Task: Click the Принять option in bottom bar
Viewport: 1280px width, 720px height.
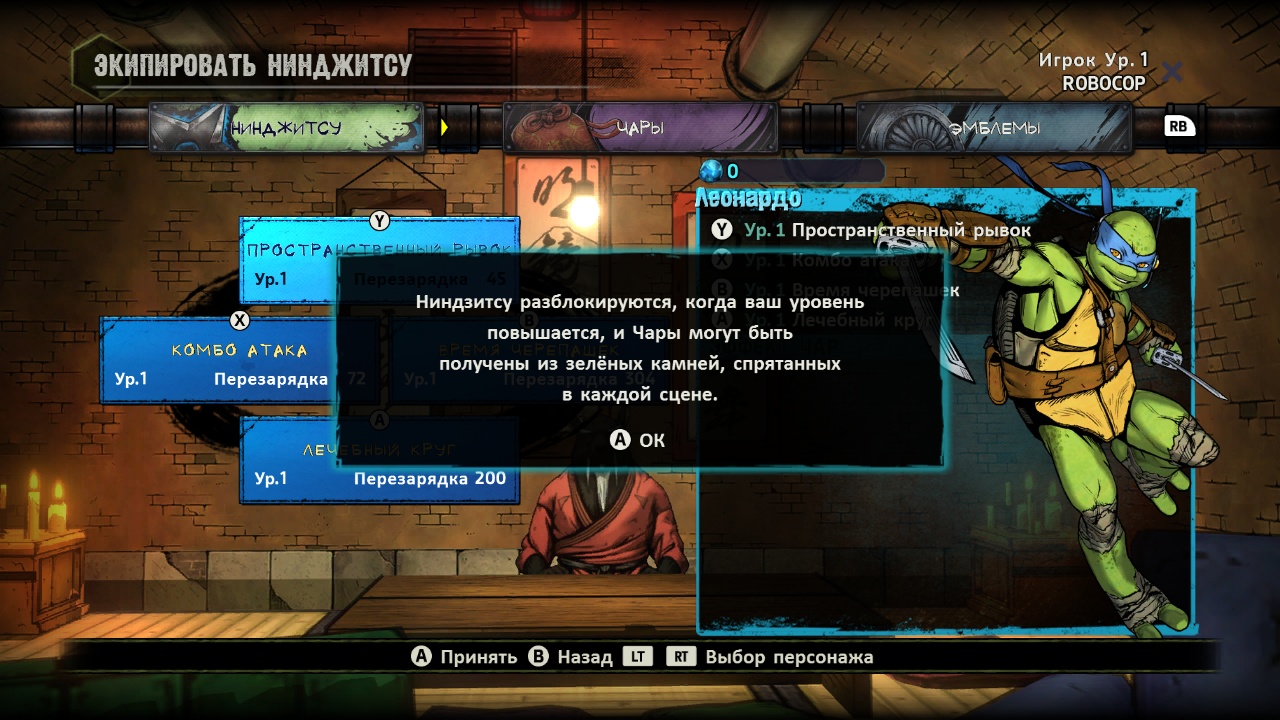Action: (x=465, y=657)
